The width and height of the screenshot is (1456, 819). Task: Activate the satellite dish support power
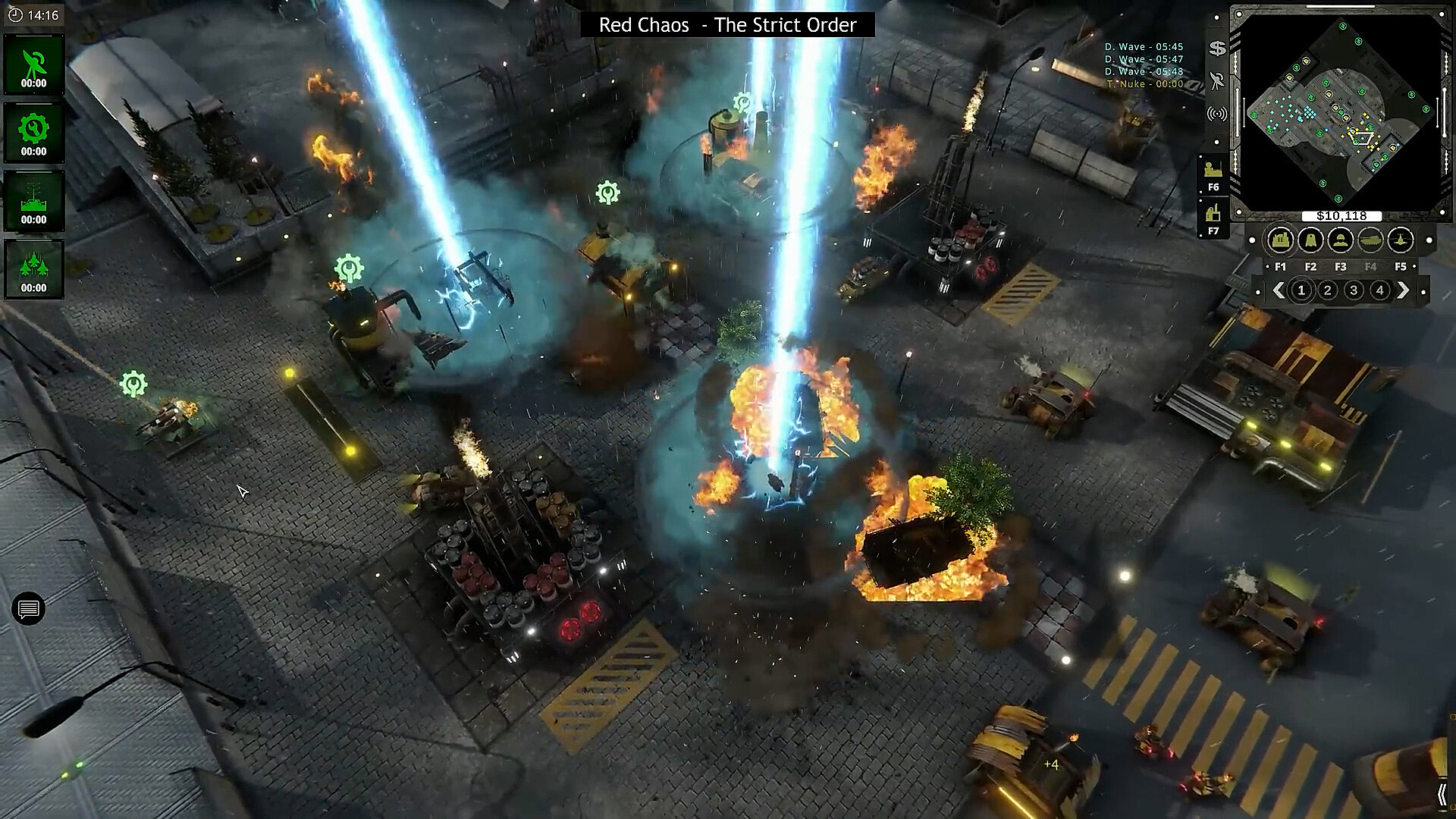click(33, 65)
